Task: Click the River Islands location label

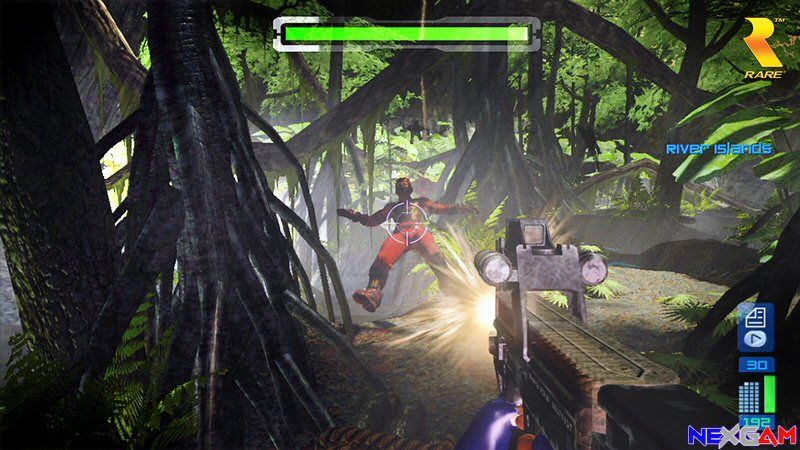Action: pyautogui.click(x=720, y=149)
